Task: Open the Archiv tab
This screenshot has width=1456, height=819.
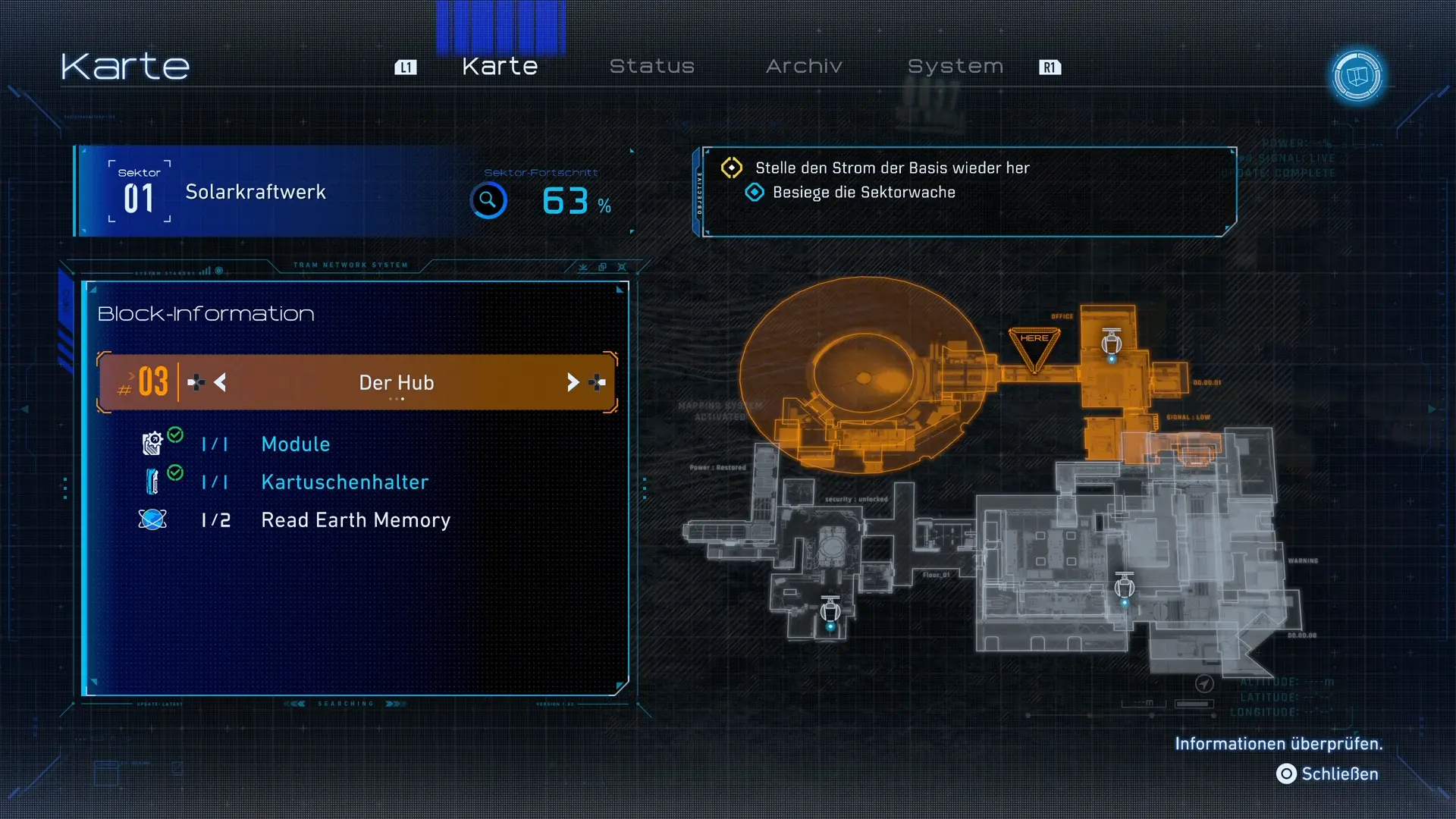Action: pyautogui.click(x=804, y=67)
